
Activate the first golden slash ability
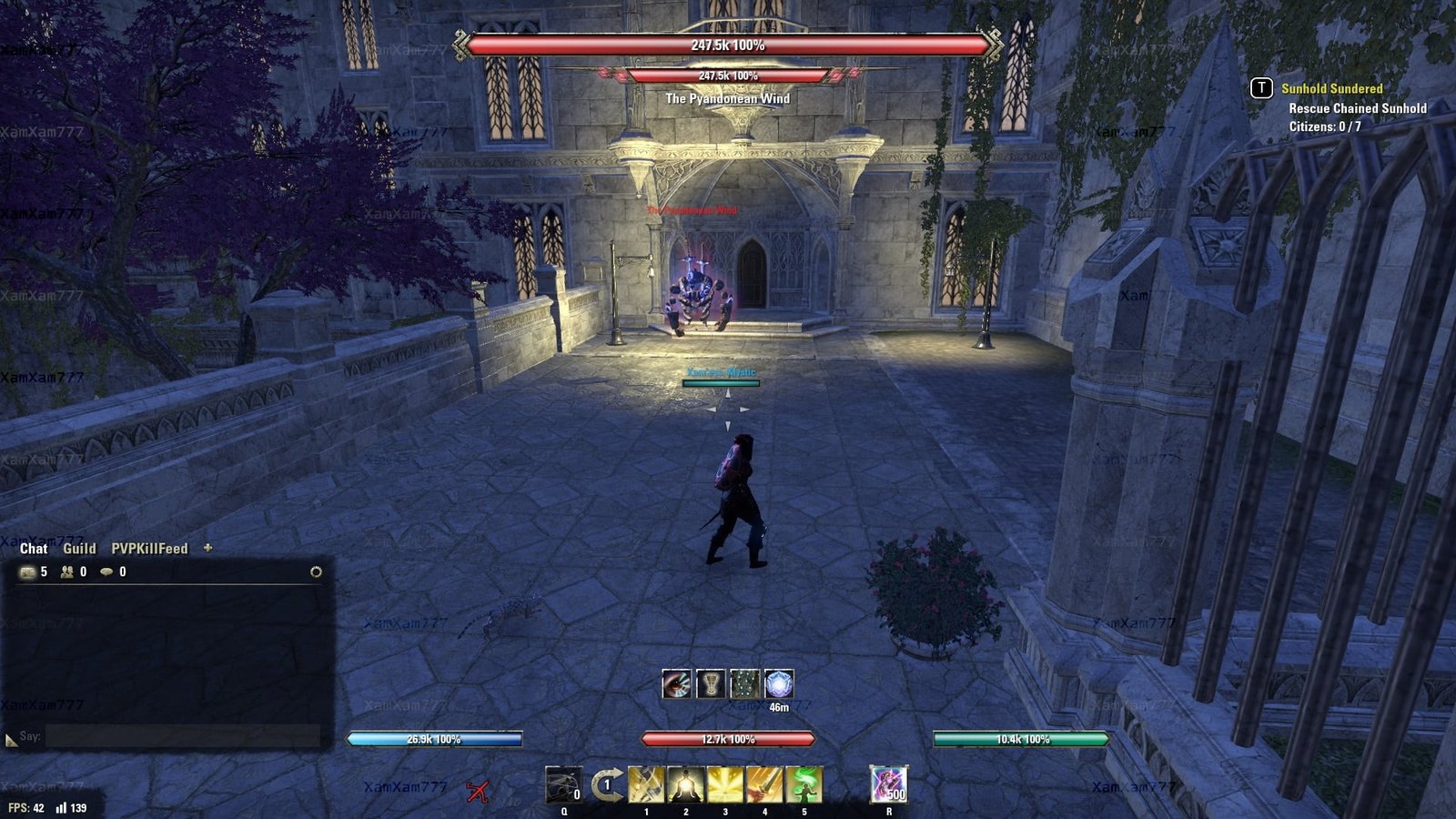(x=646, y=784)
